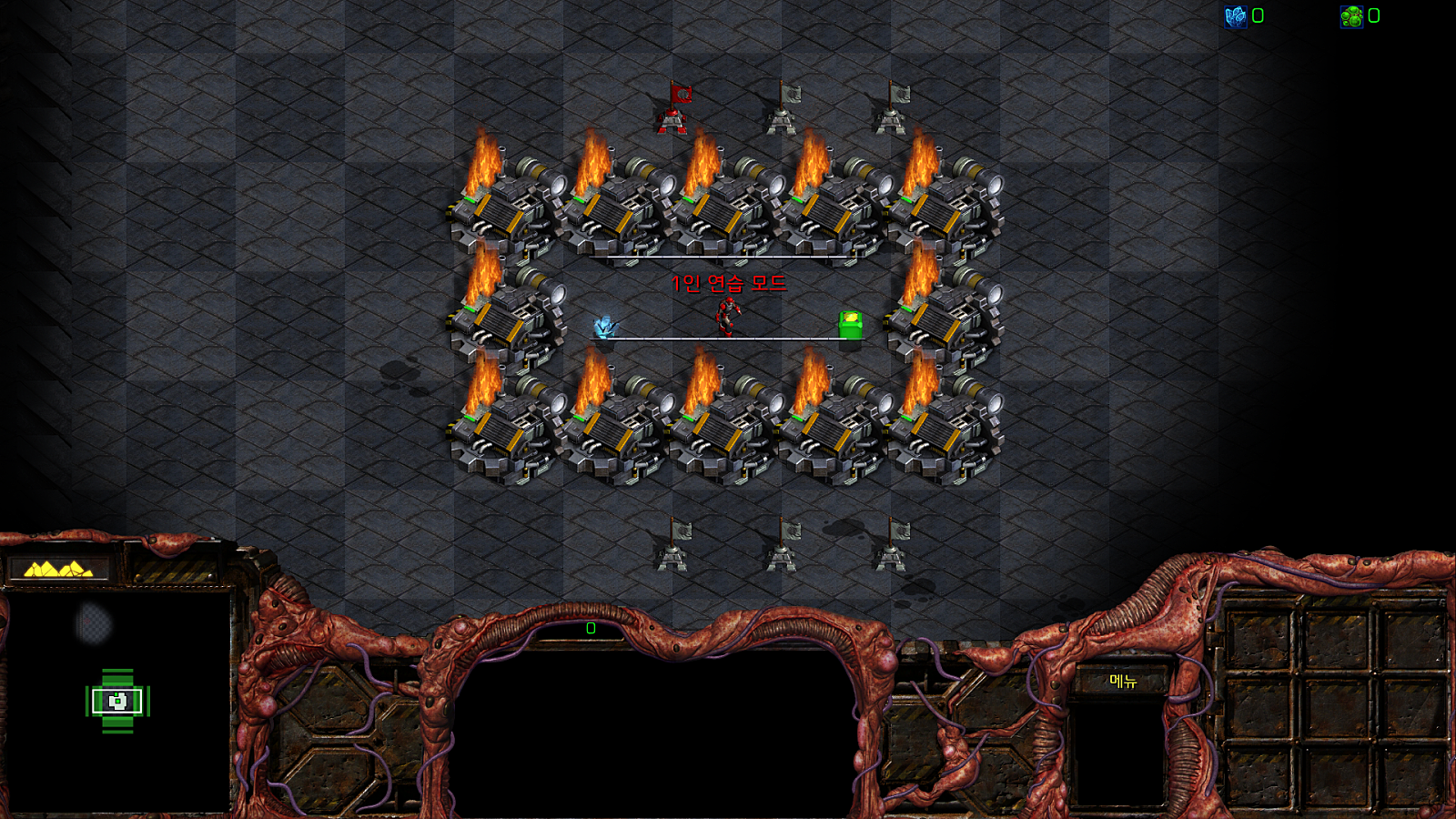Viewport: 1456px width, 819px height.
Task: Toggle the yellow minimap terrain button
Action: 58,570
